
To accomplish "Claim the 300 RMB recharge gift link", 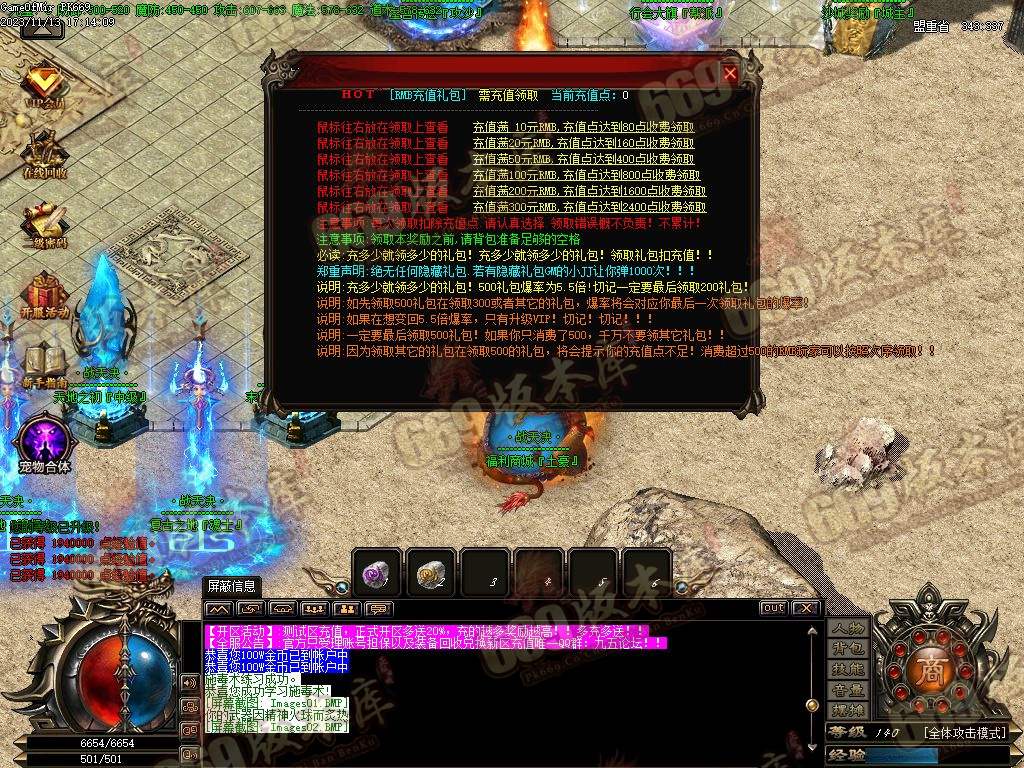I will point(589,207).
